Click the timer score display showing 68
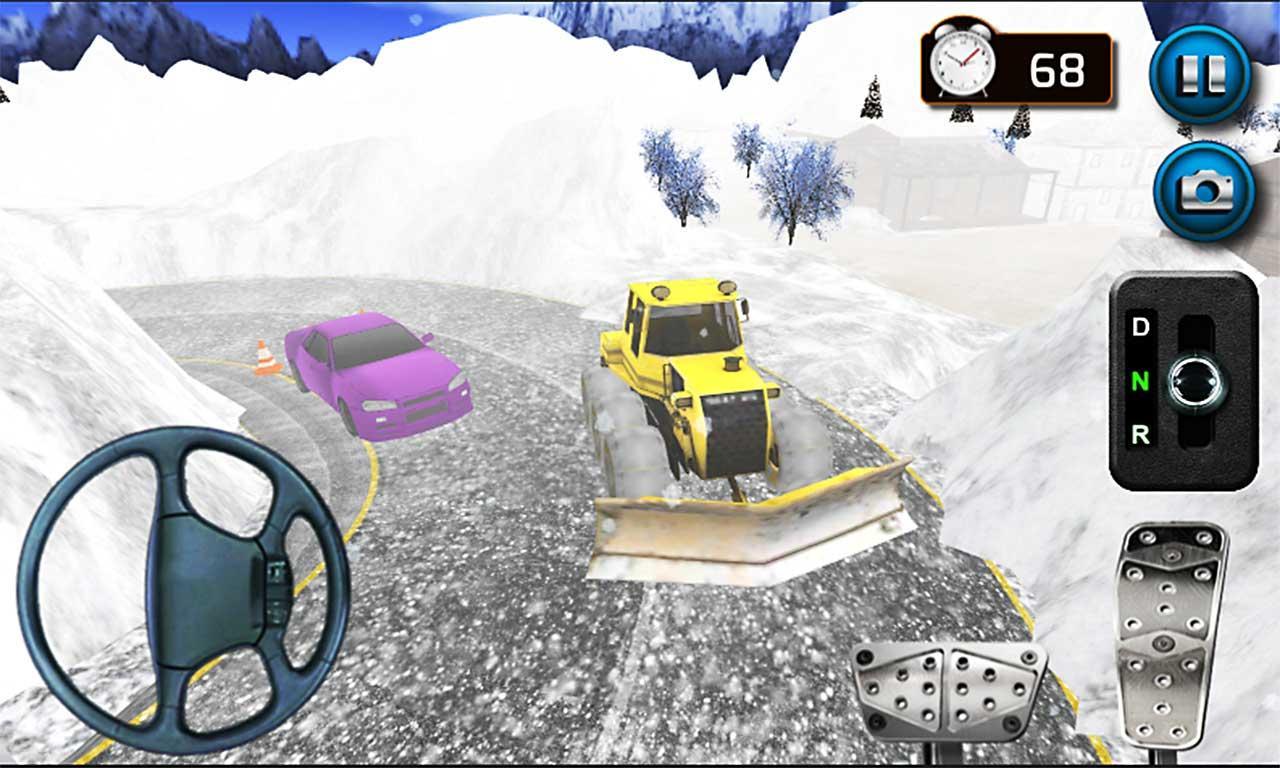1280x768 pixels. 1060,68
